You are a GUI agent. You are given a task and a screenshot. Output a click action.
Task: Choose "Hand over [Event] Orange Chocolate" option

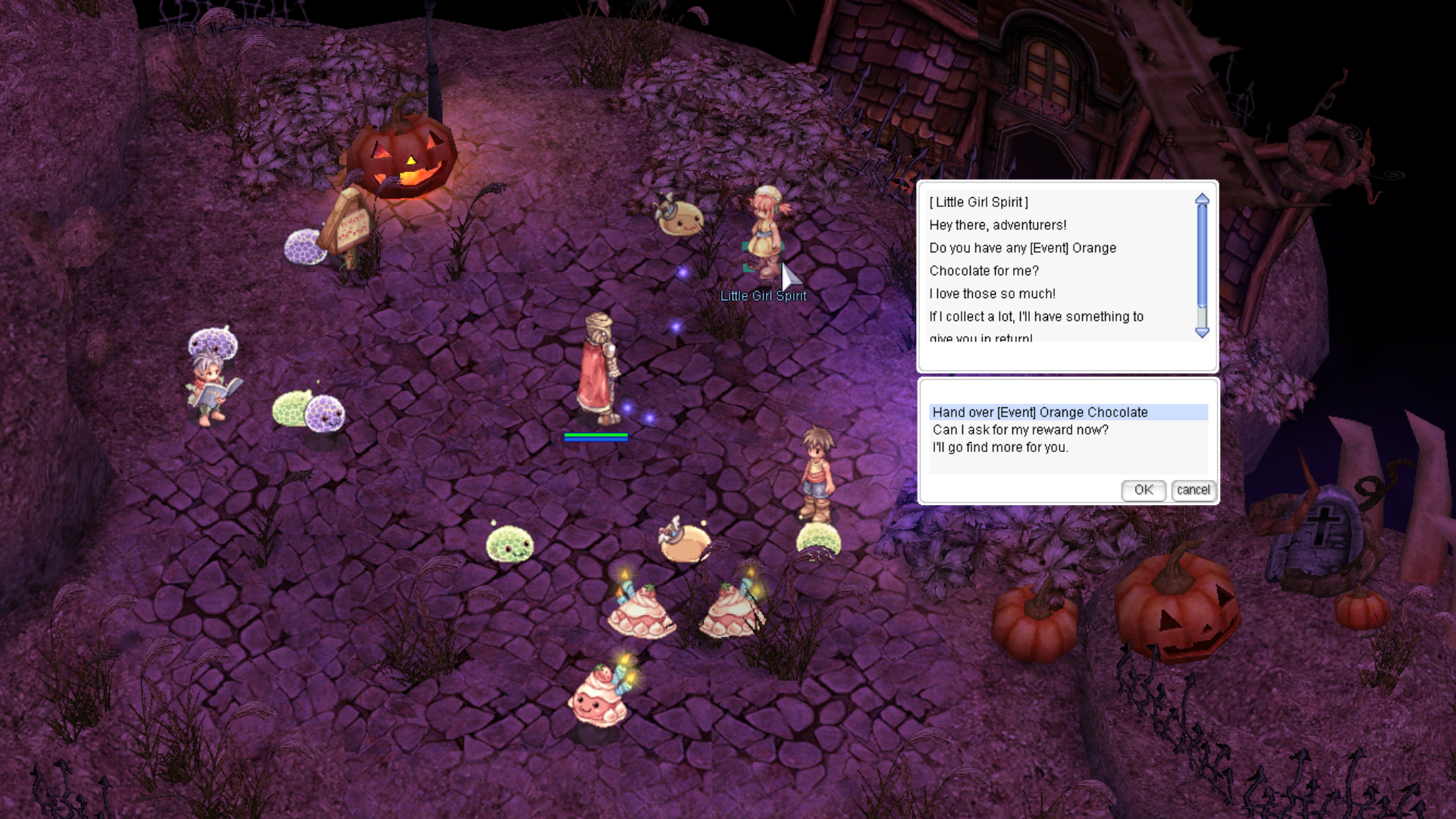click(1040, 413)
